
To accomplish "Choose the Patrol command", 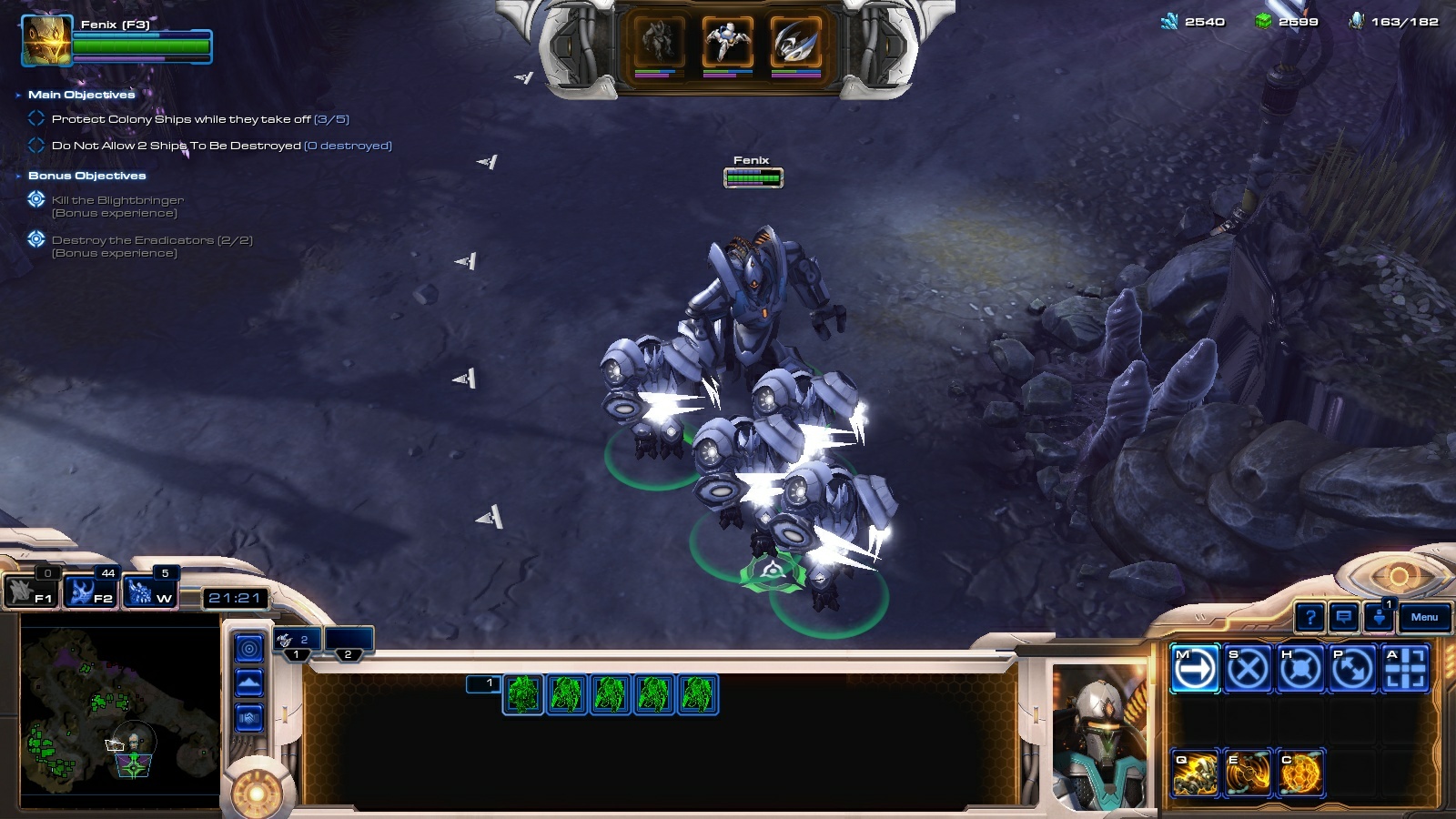I will coord(1352,669).
